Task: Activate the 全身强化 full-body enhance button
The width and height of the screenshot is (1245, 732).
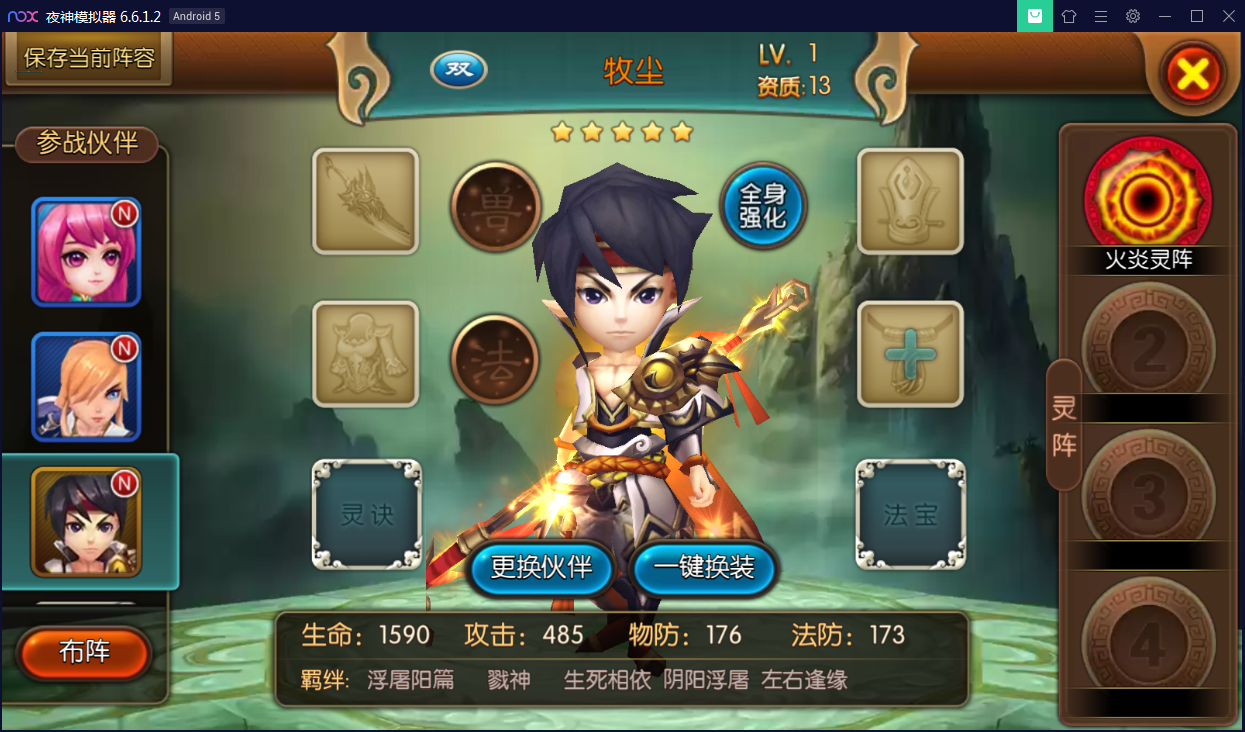Action: (764, 205)
